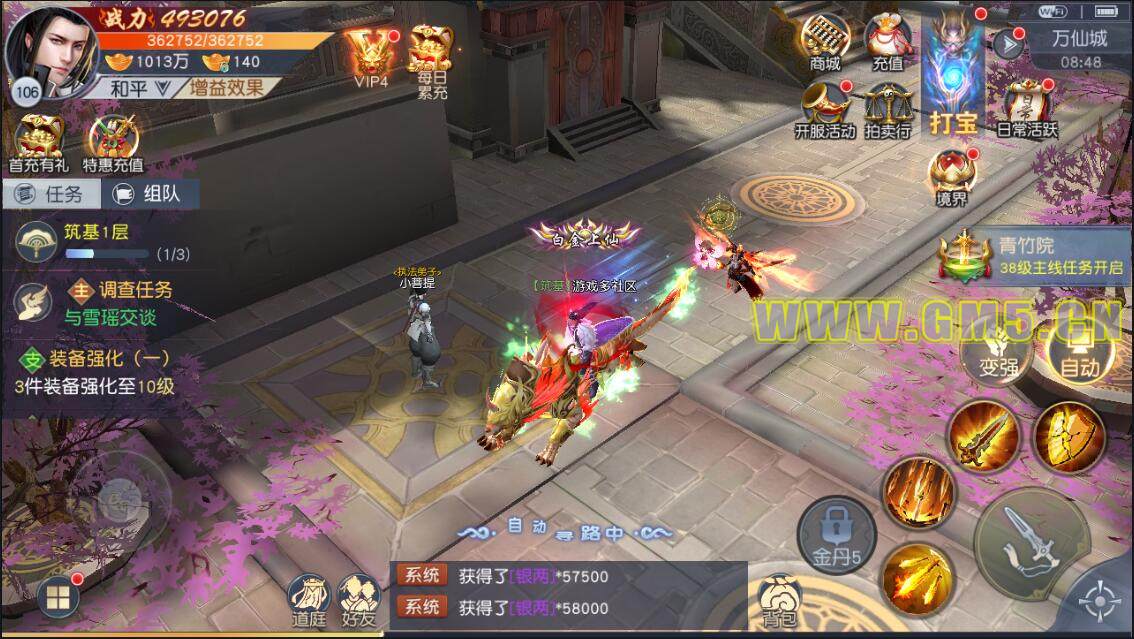Open the 商城 shop icon
This screenshot has width=1134, height=639.
click(x=825, y=43)
